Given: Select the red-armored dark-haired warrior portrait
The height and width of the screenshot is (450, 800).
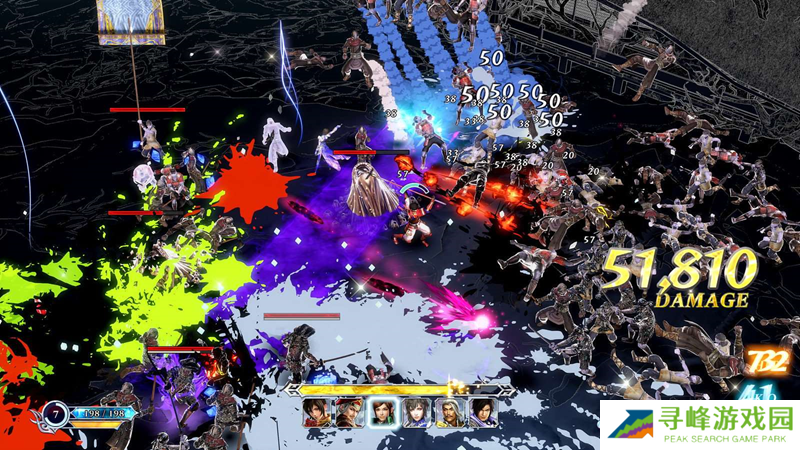Looking at the screenshot, I should pyautogui.click(x=315, y=413).
